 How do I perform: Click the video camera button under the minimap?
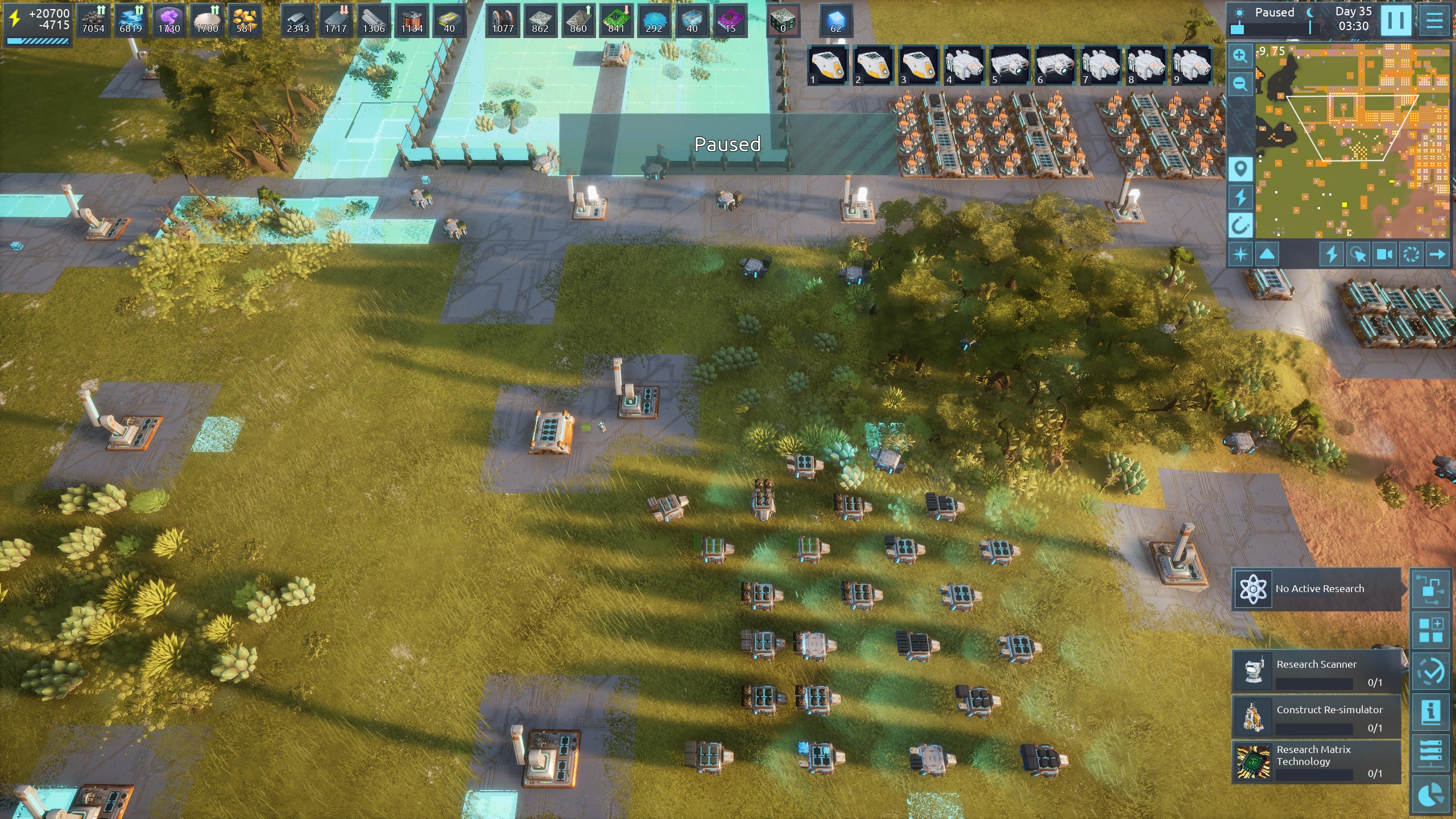coord(1384,254)
